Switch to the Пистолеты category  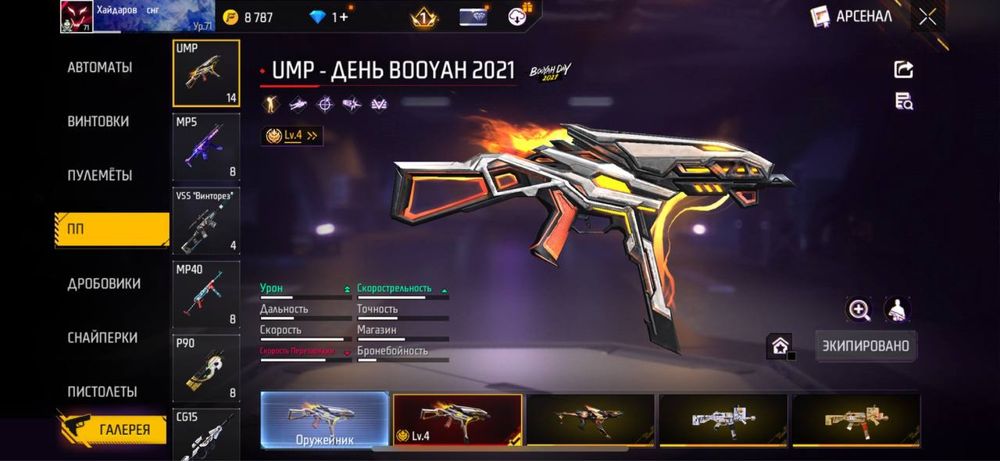coord(102,392)
